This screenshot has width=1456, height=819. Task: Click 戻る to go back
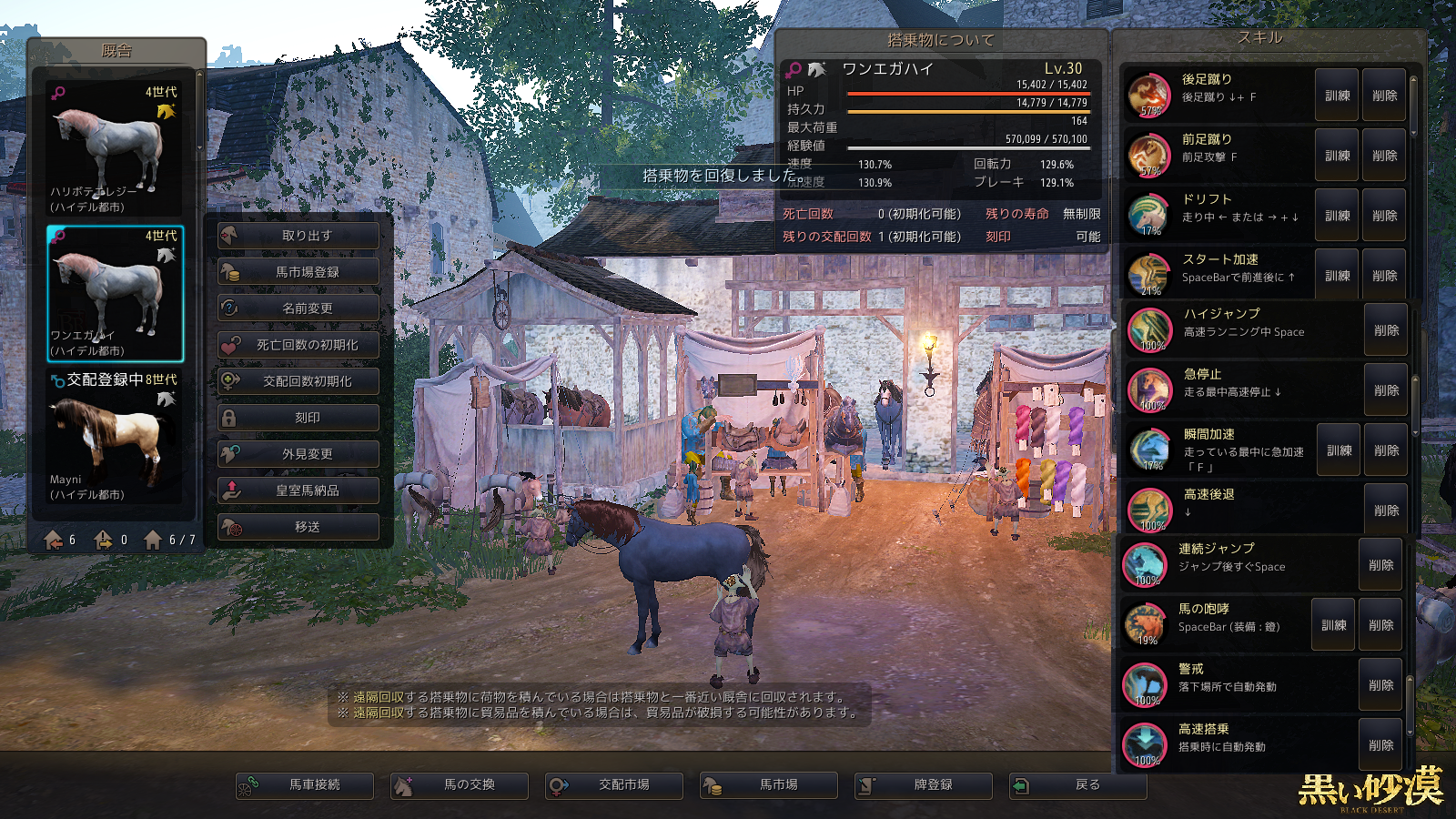[x=1078, y=784]
